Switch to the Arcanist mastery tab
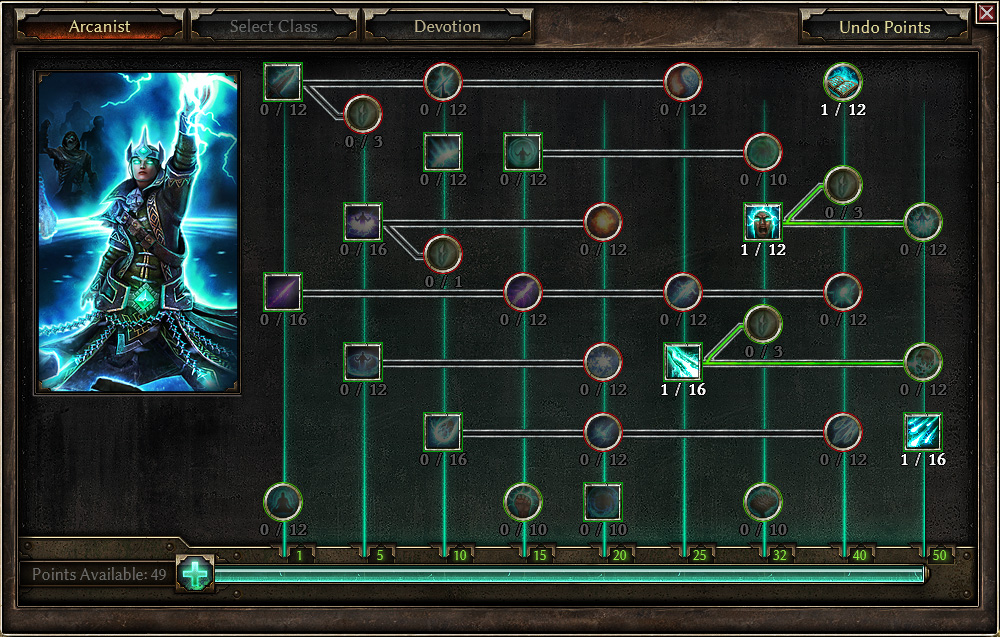This screenshot has height=637, width=1000. click(x=100, y=26)
